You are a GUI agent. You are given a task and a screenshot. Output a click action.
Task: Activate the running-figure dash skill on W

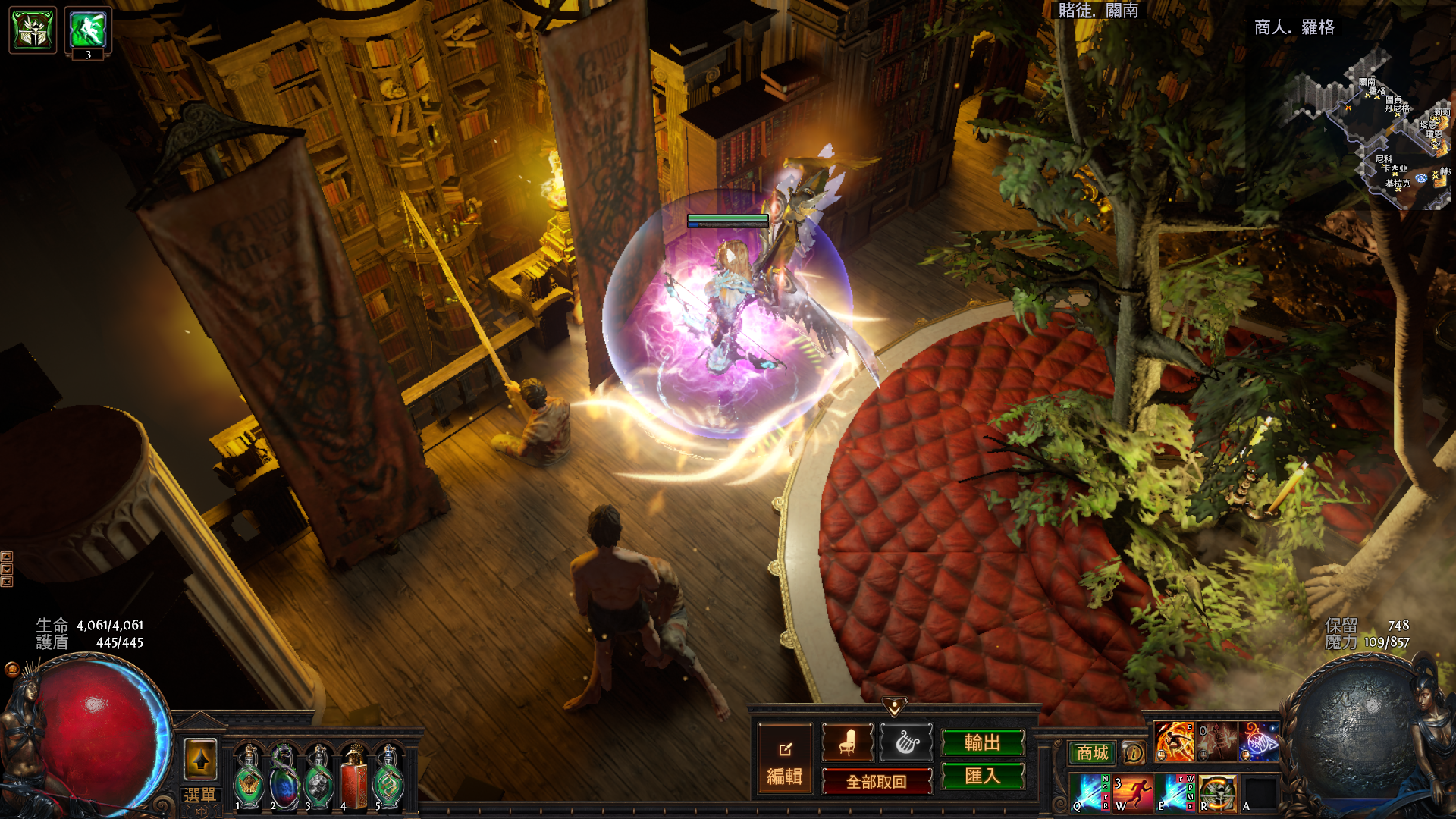[1132, 792]
